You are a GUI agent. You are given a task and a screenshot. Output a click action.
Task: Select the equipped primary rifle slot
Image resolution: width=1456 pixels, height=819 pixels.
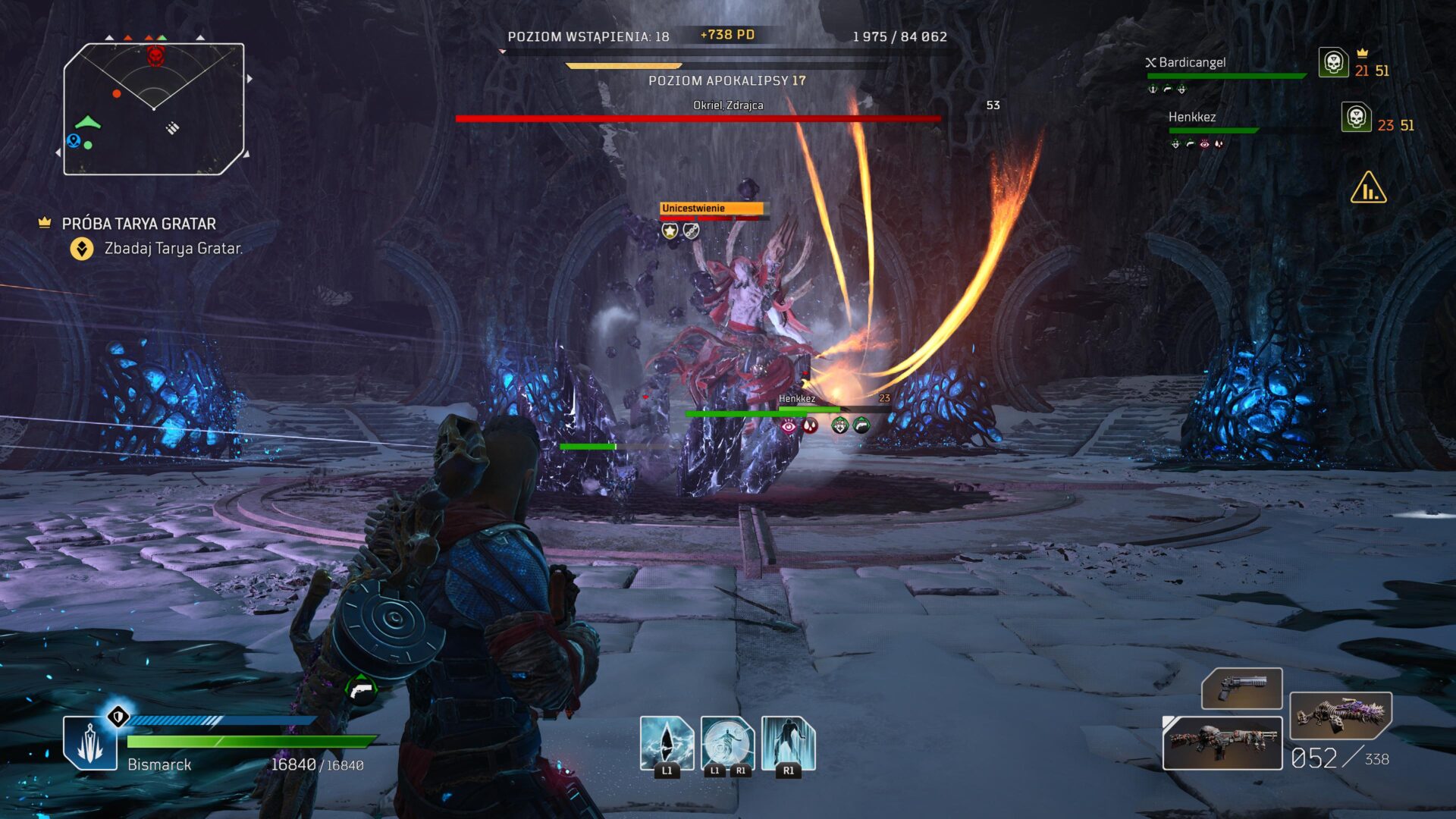point(1222,742)
